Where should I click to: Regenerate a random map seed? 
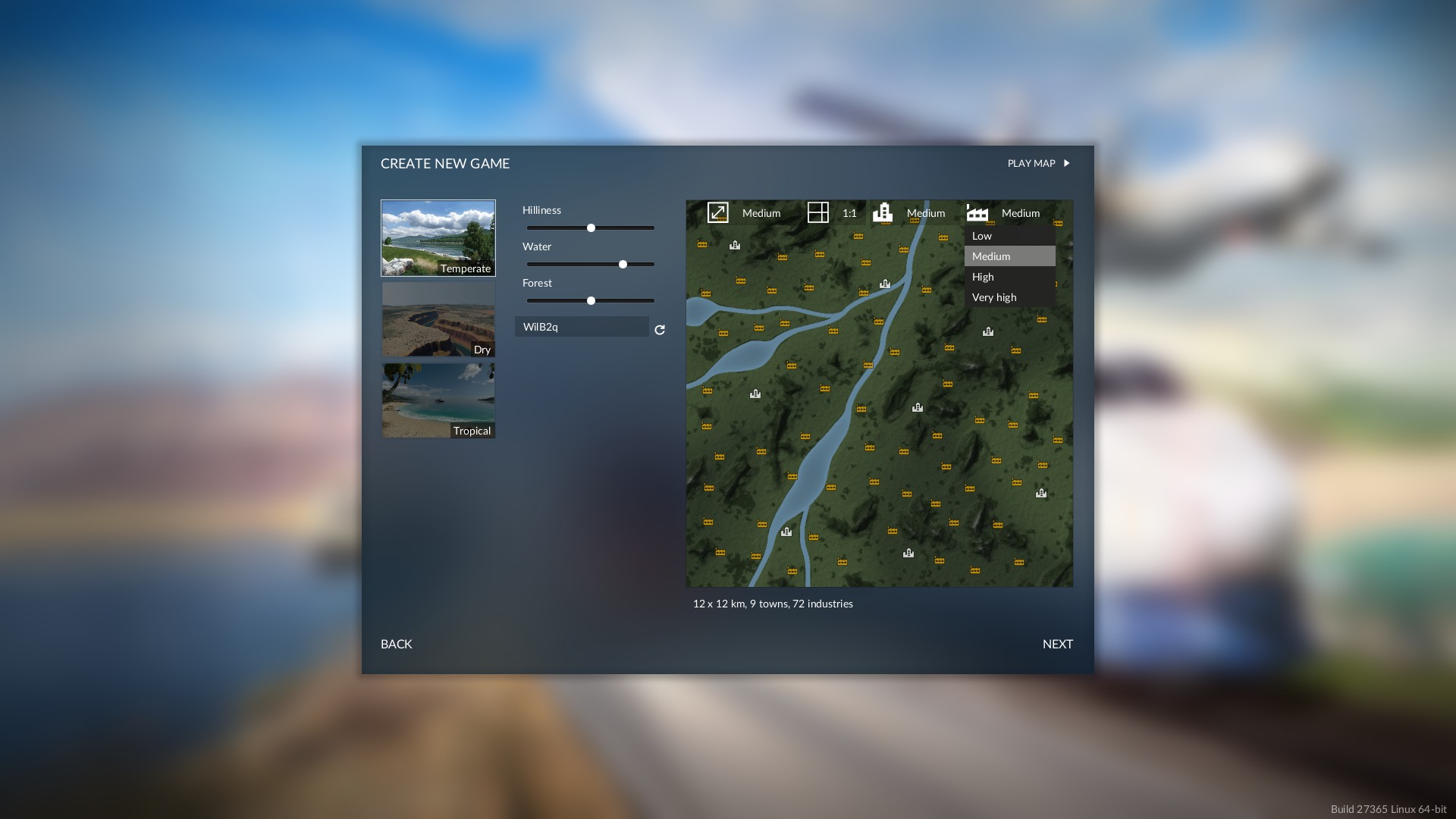(x=660, y=330)
